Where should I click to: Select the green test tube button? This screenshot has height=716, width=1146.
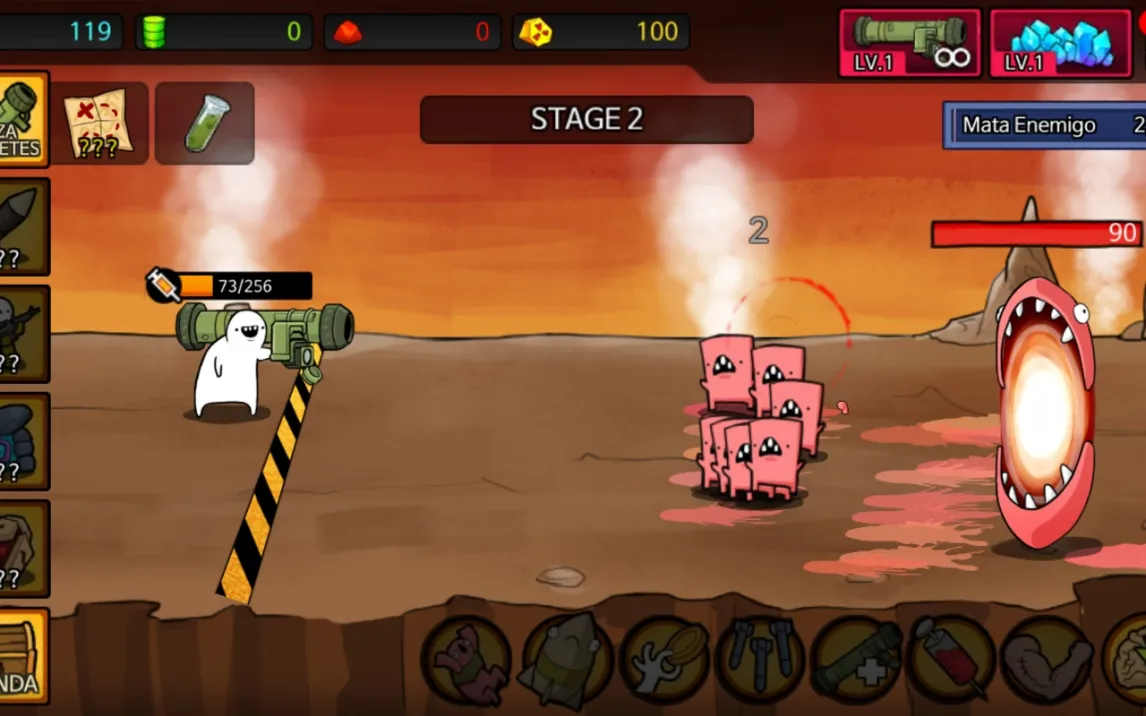coord(205,123)
